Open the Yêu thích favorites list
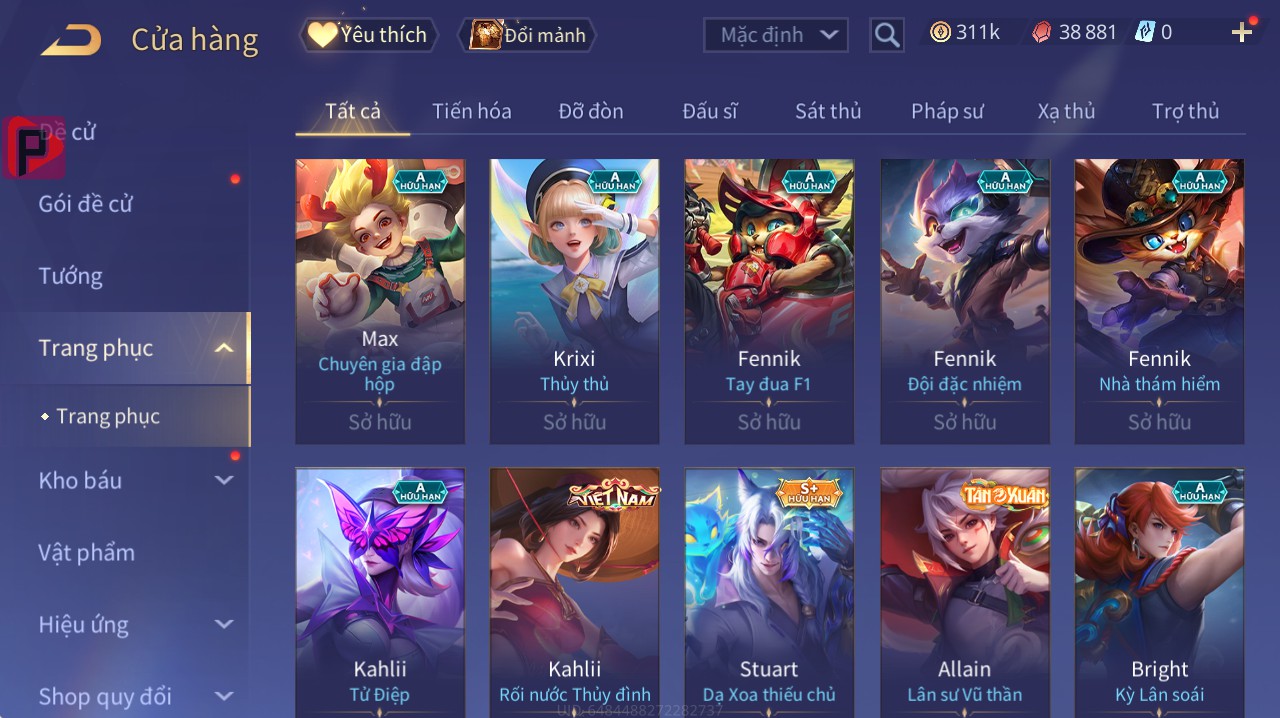The height and width of the screenshot is (718, 1280). click(367, 35)
